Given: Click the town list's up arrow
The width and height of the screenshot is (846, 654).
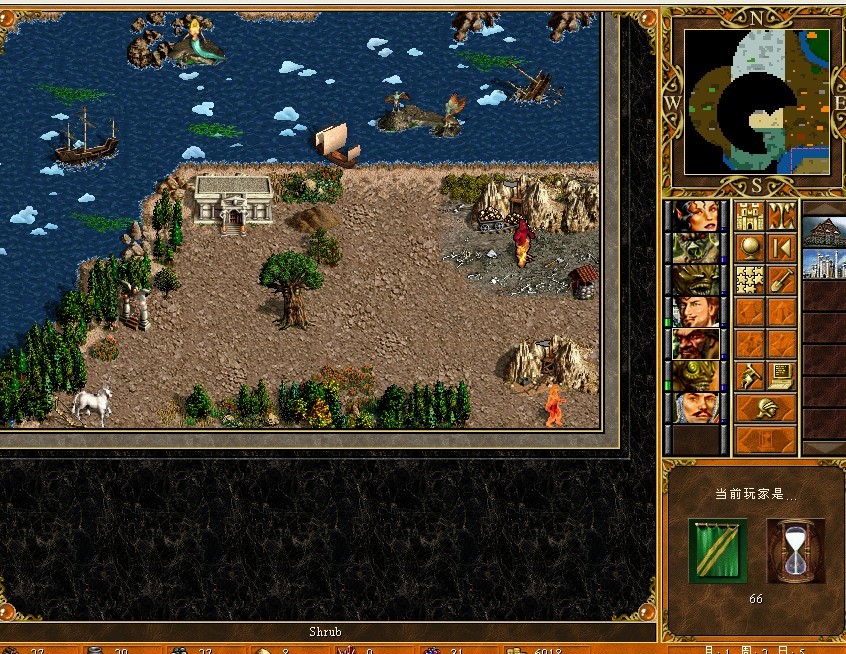Looking at the screenshot, I should 825,208.
